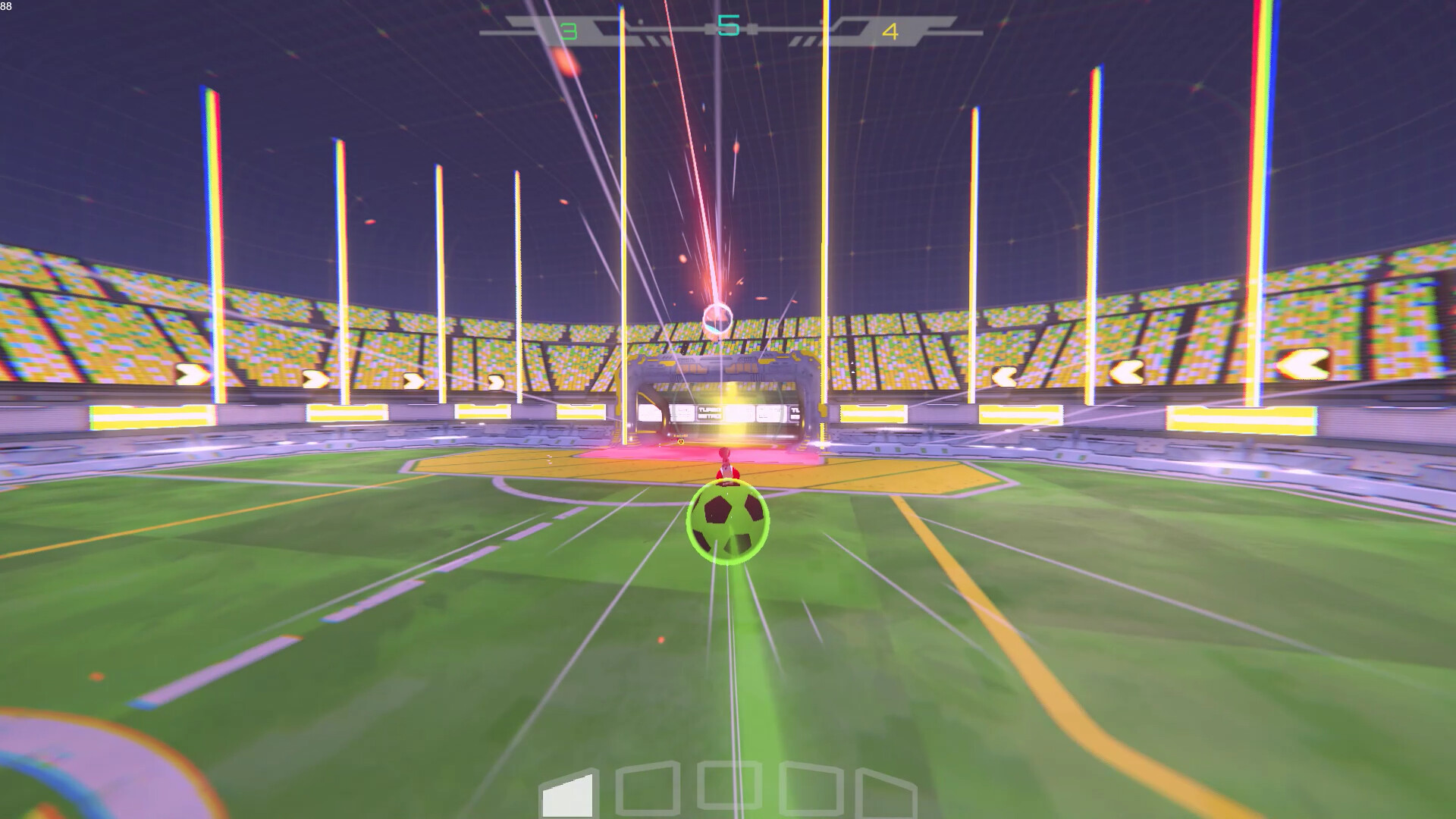1456x819 pixels.
Task: Click the yellow smiley face icon near the goal
Action: click(680, 441)
